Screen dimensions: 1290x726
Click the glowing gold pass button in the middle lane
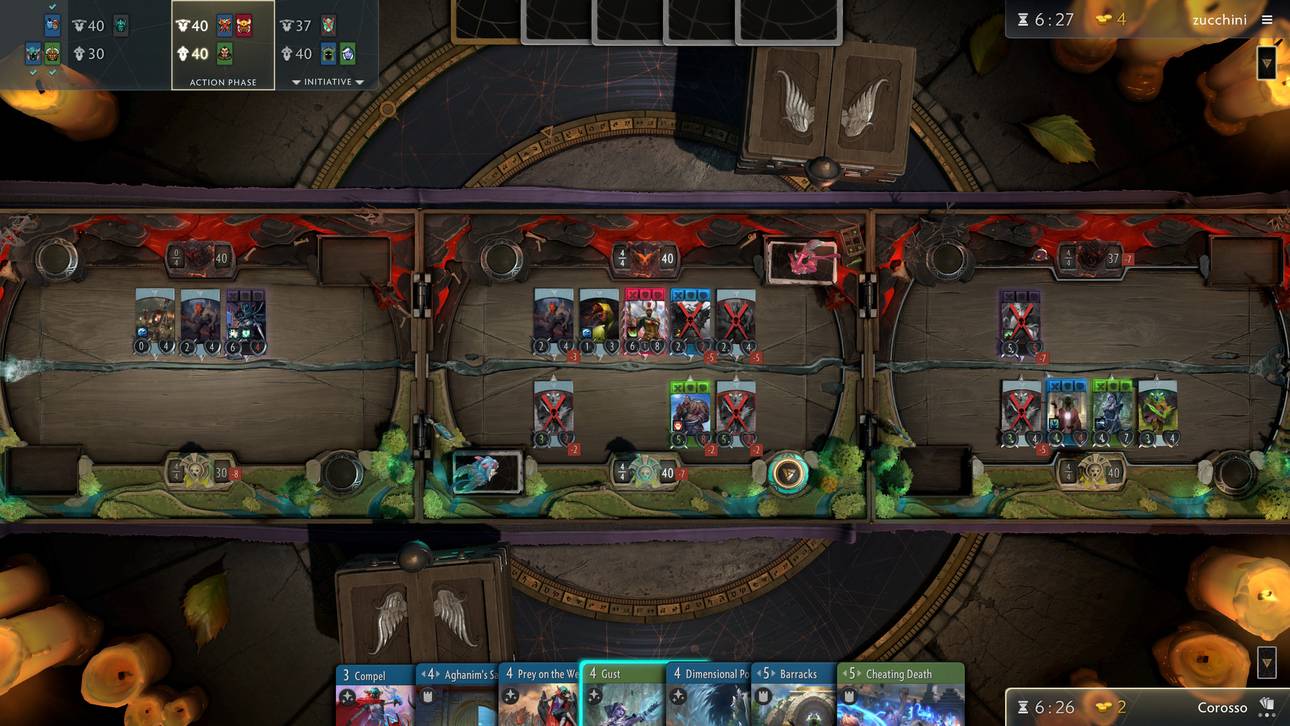click(788, 472)
